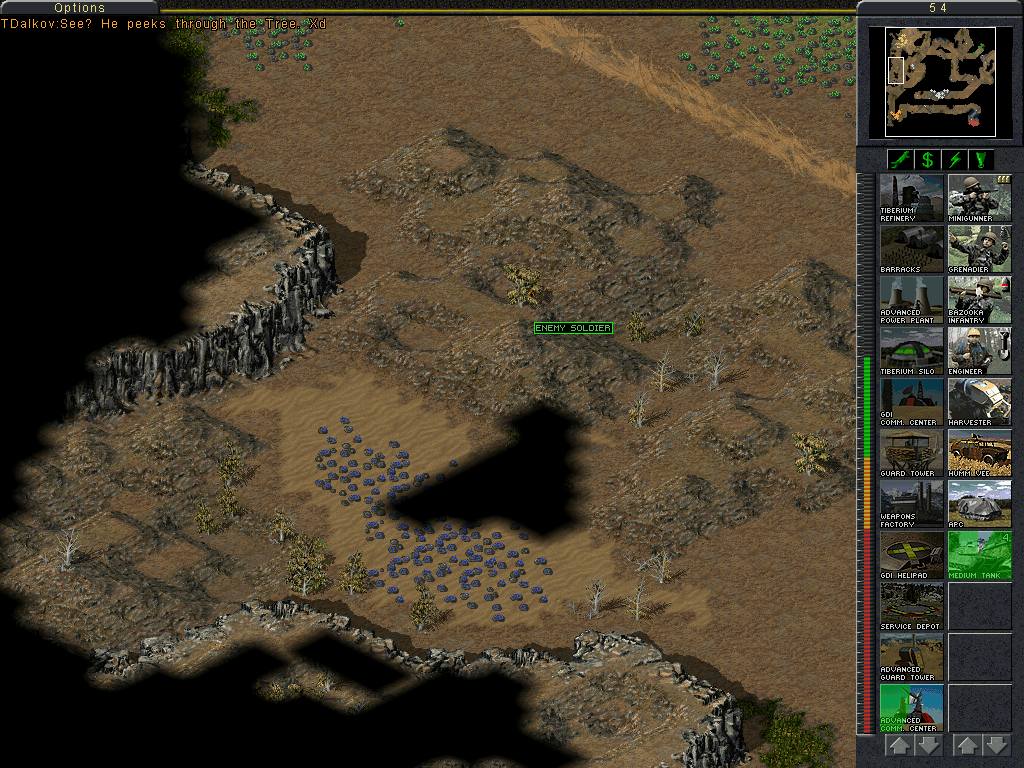
Task: Select the Advanced Comm. Center icon
Action: tap(911, 708)
